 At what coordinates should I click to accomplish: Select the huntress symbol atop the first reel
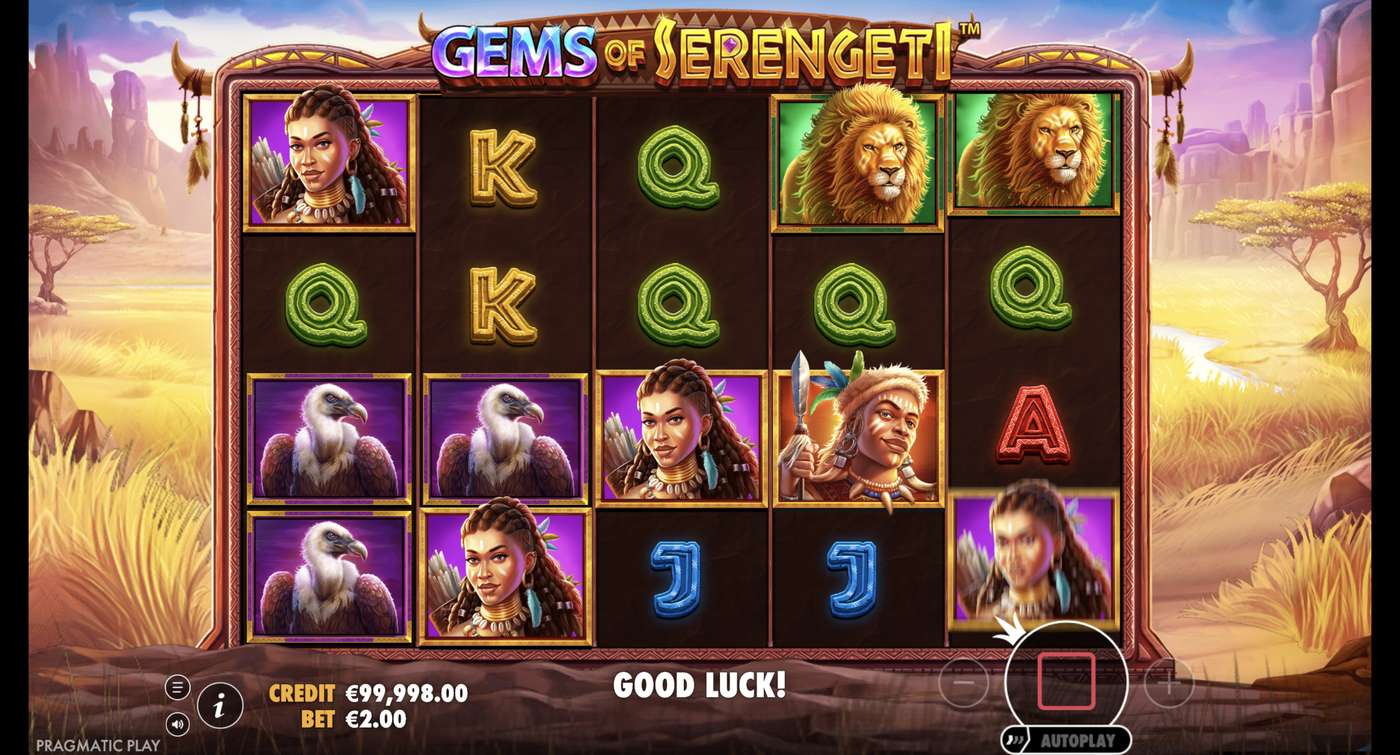[333, 160]
